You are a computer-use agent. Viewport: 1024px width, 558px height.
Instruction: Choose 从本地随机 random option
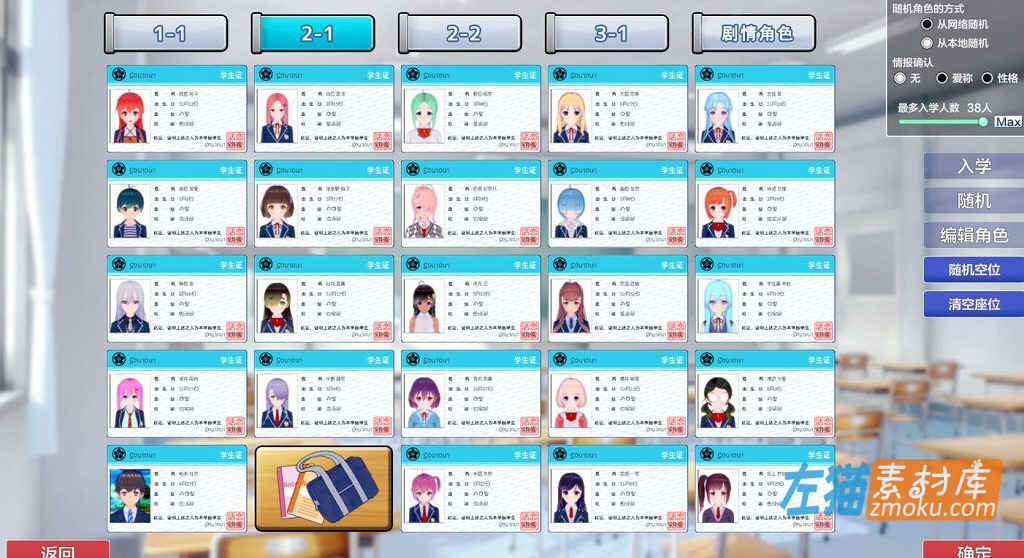(927, 43)
